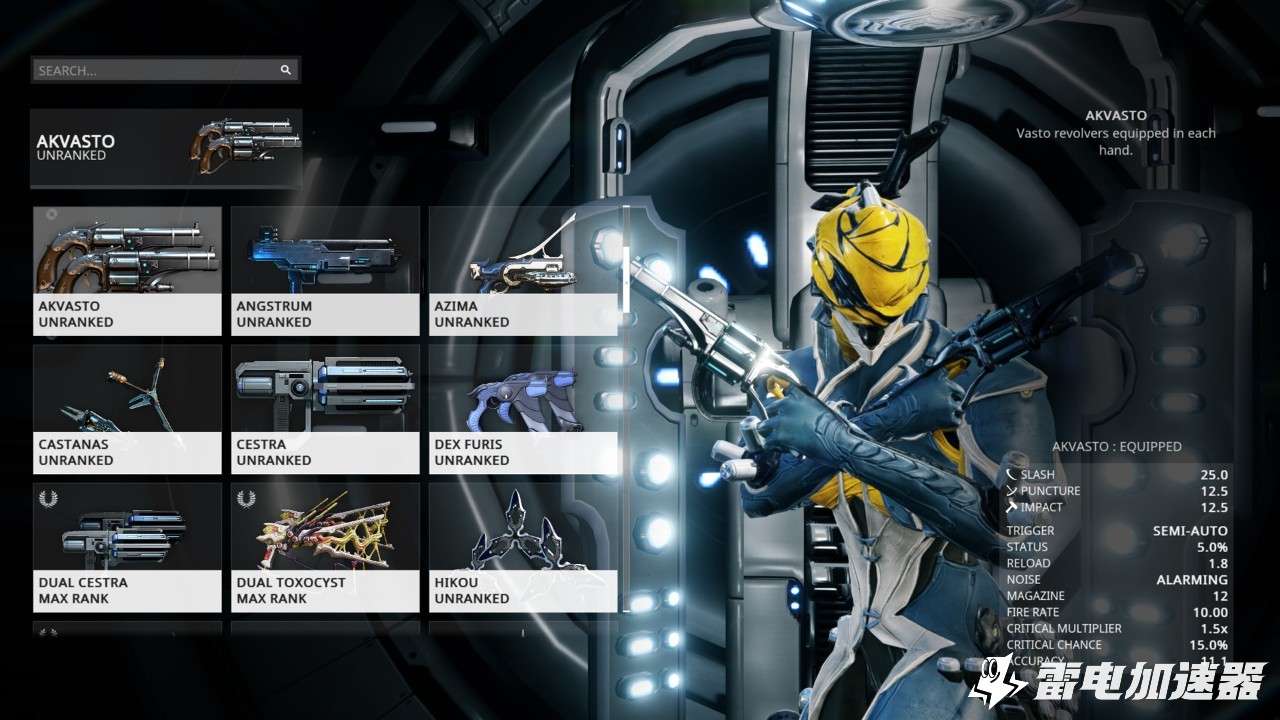Select the Dual Cestra tile
The width and height of the screenshot is (1280, 720).
pyautogui.click(x=127, y=547)
